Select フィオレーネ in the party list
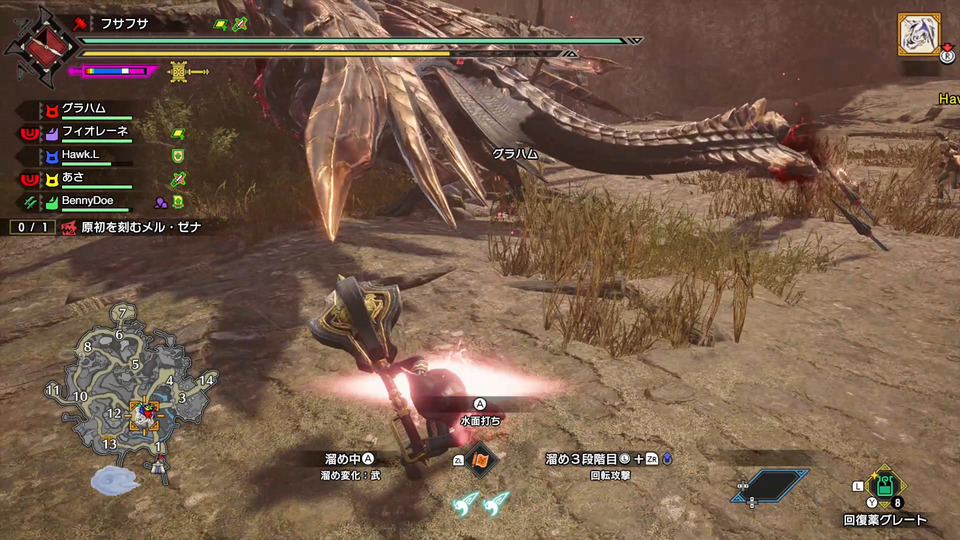 [x=96, y=132]
